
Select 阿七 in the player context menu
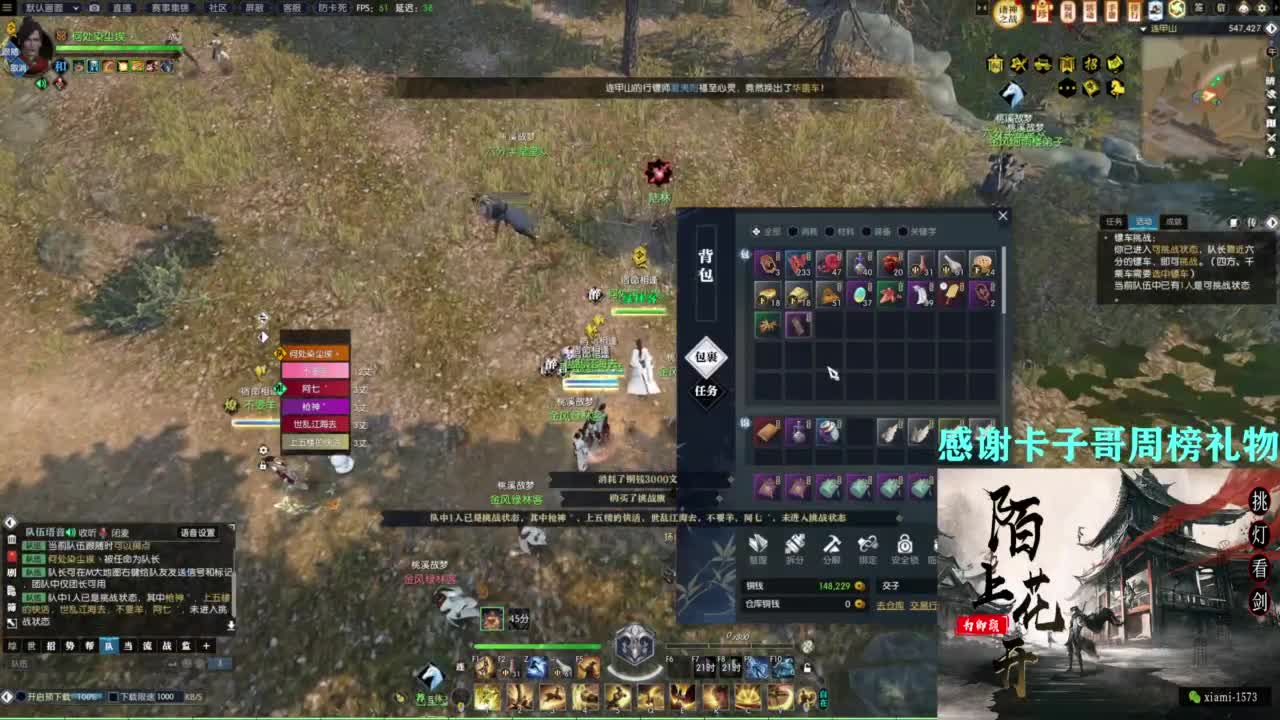pos(310,388)
